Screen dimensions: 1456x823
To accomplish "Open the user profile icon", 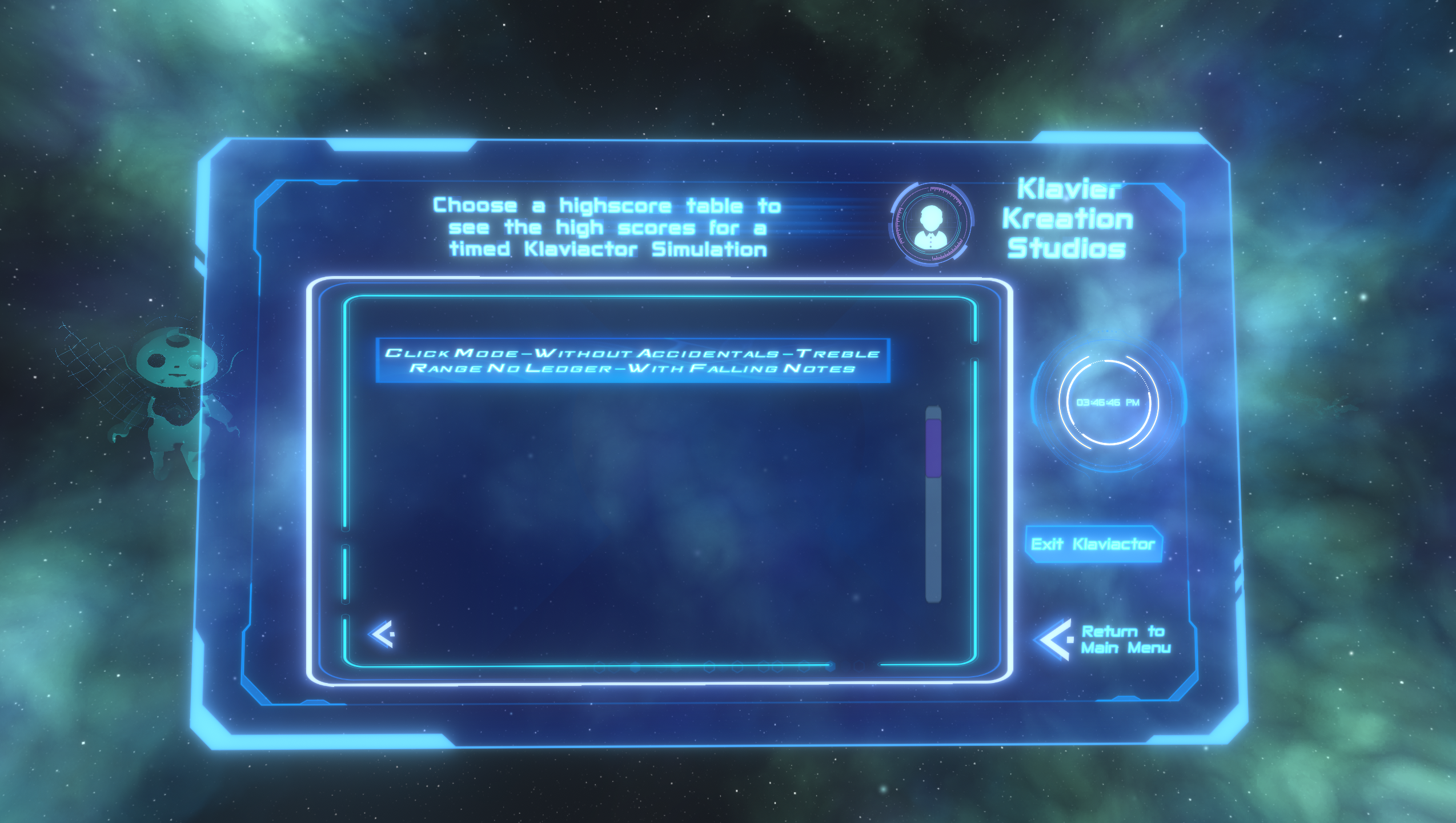I will pyautogui.click(x=932, y=223).
